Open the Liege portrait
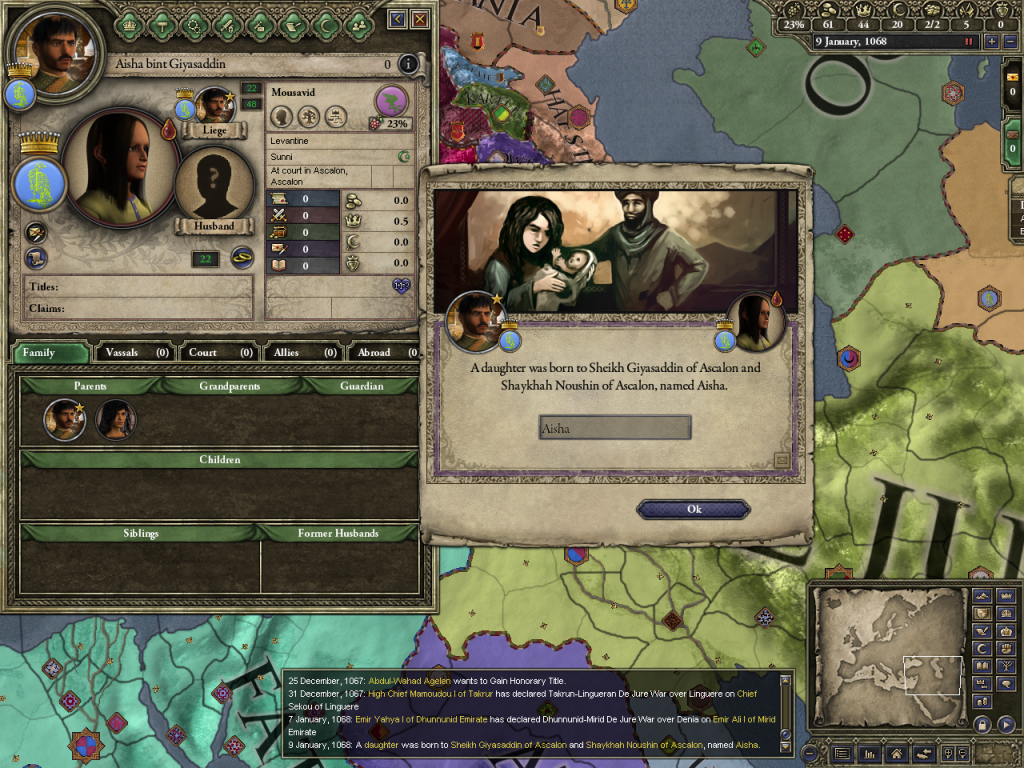 point(213,107)
